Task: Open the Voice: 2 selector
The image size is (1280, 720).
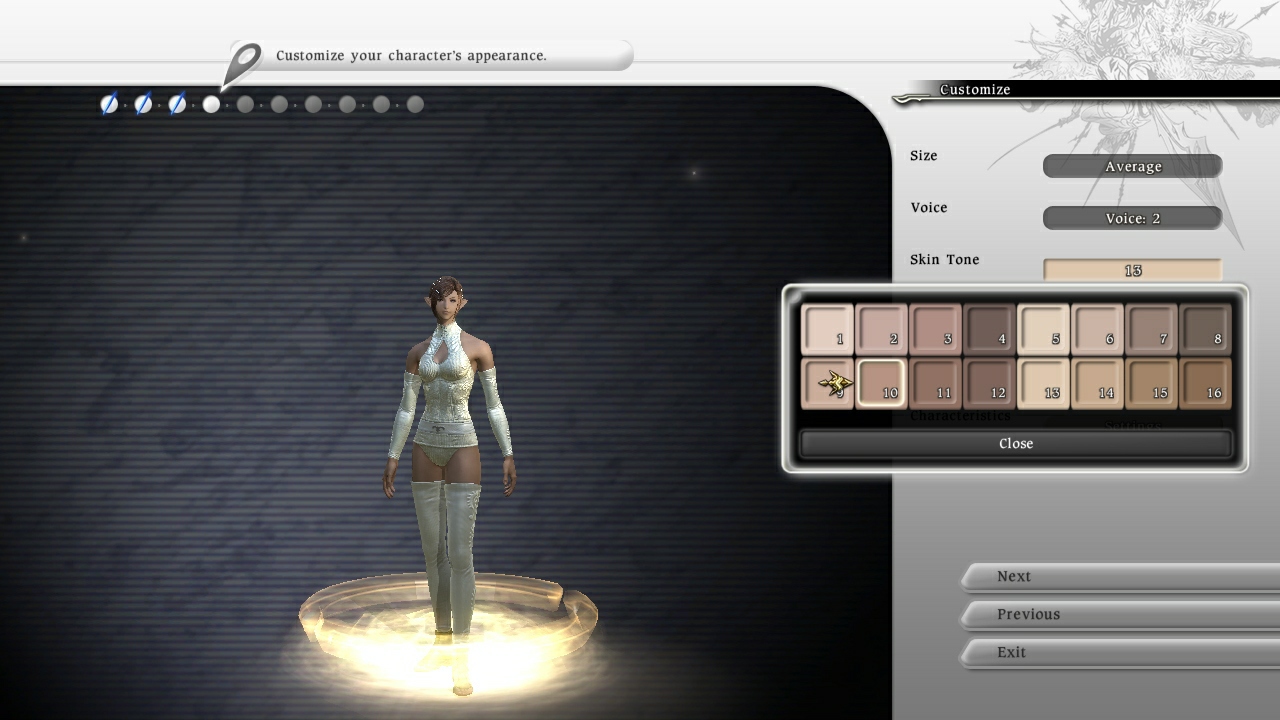Action: [1132, 217]
